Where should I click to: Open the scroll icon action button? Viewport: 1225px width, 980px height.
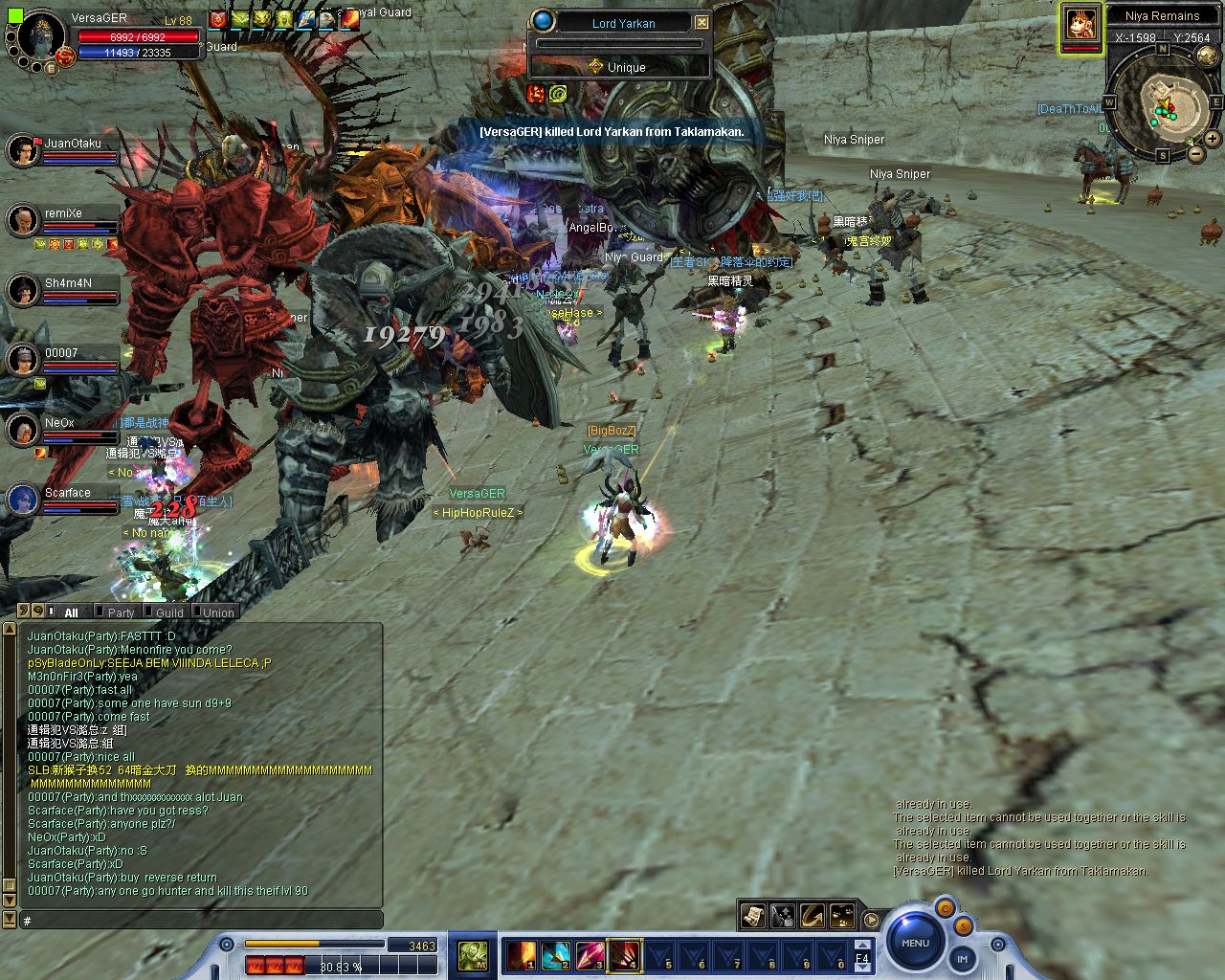753,916
